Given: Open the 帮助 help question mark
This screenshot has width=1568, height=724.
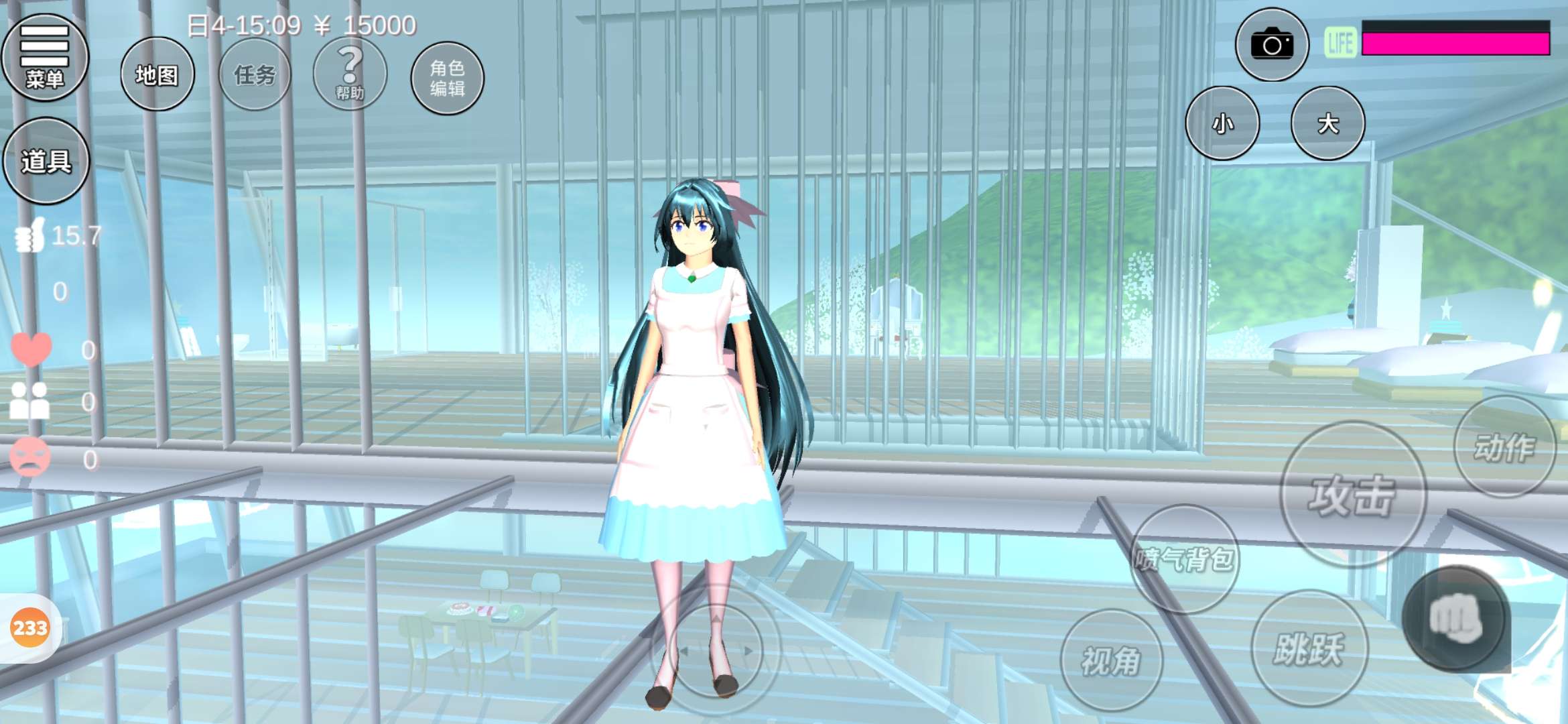Looking at the screenshot, I should click(x=350, y=74).
